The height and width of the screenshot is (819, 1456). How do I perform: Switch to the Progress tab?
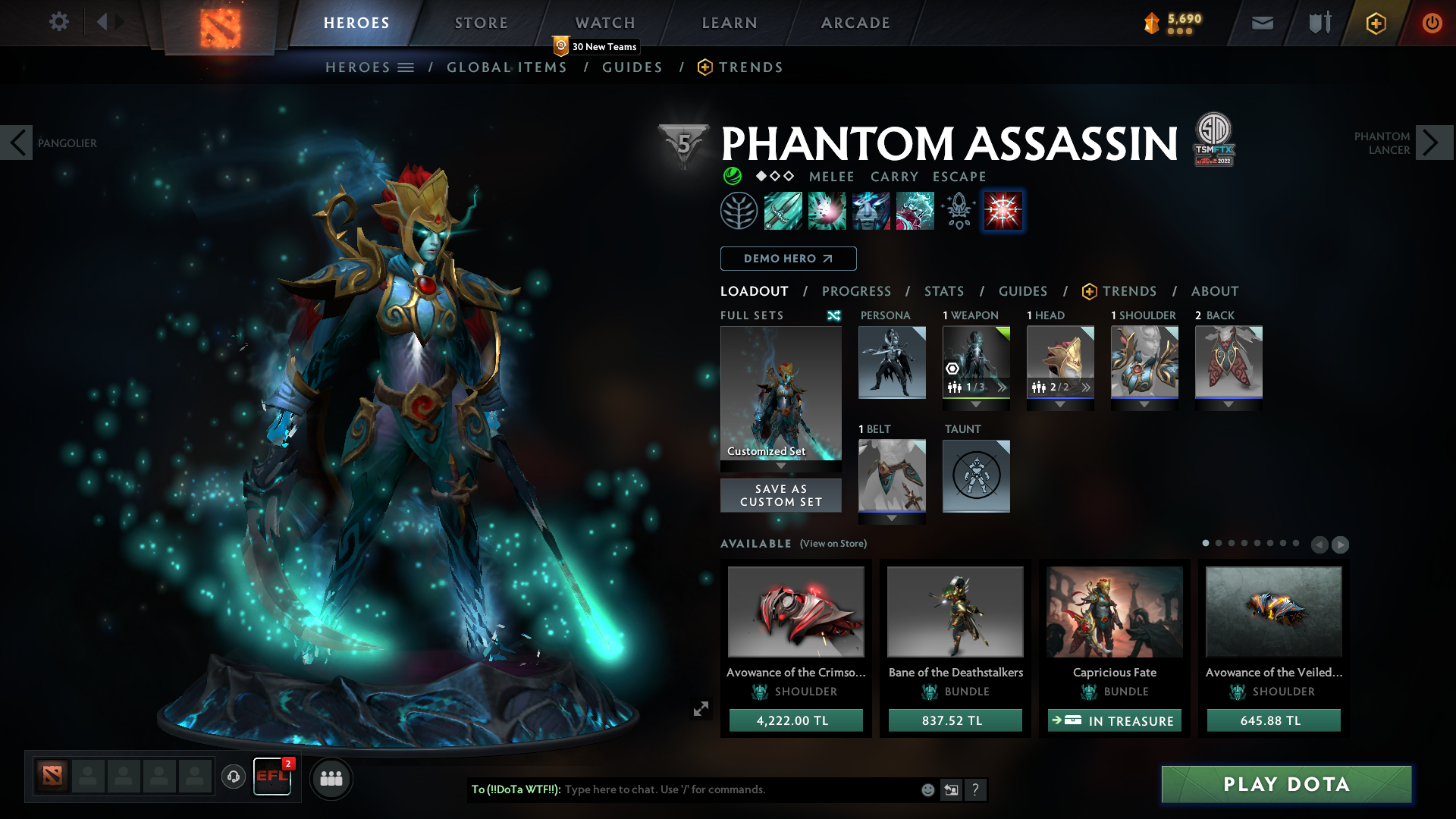click(x=856, y=291)
